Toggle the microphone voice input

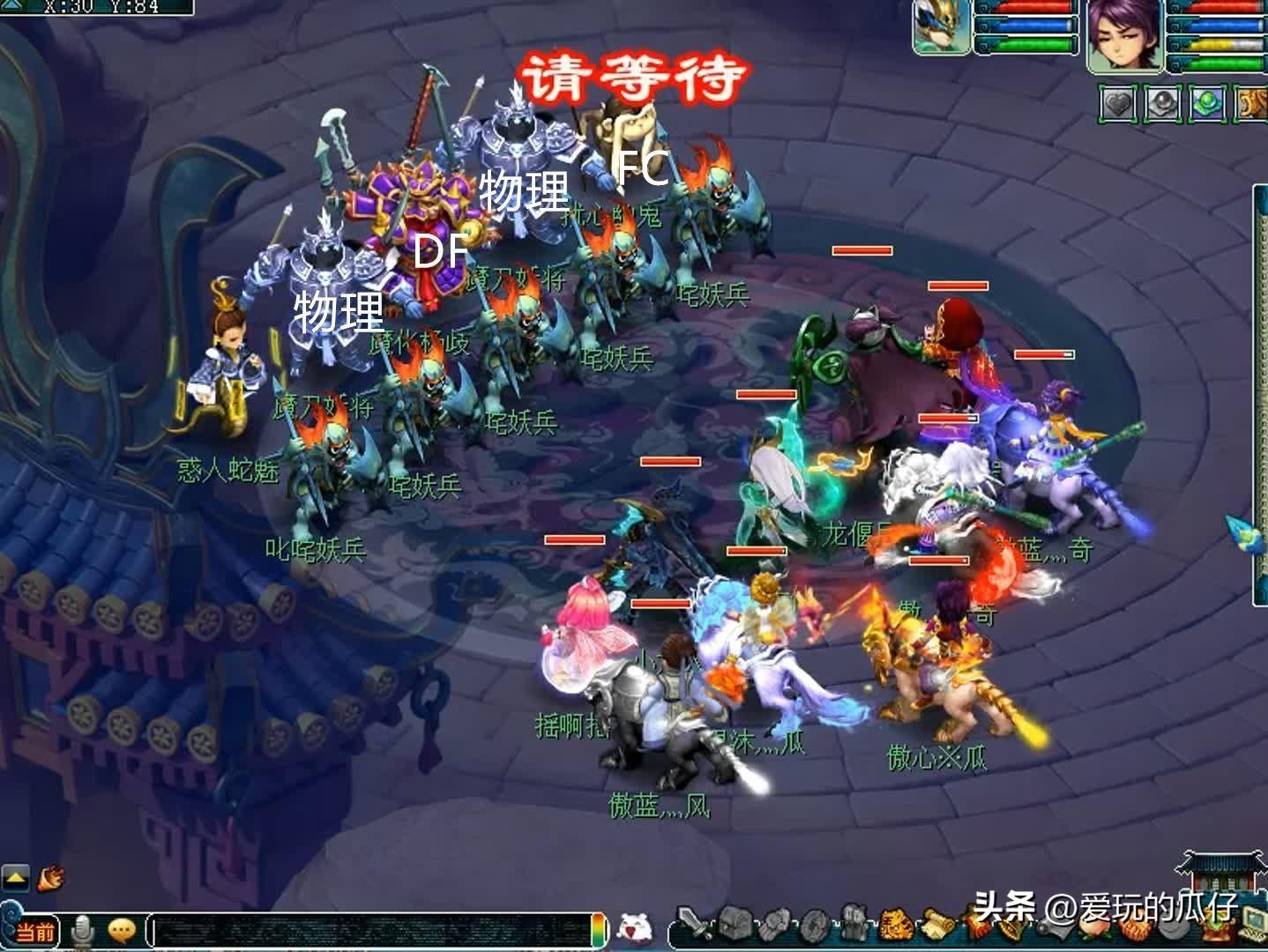[x=84, y=929]
